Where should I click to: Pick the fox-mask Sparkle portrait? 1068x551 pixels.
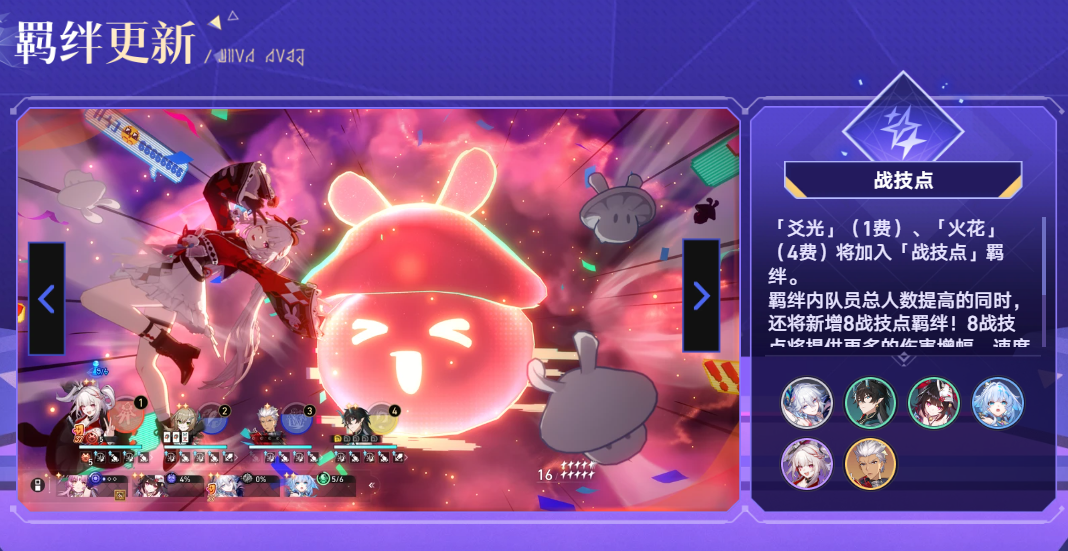[933, 402]
